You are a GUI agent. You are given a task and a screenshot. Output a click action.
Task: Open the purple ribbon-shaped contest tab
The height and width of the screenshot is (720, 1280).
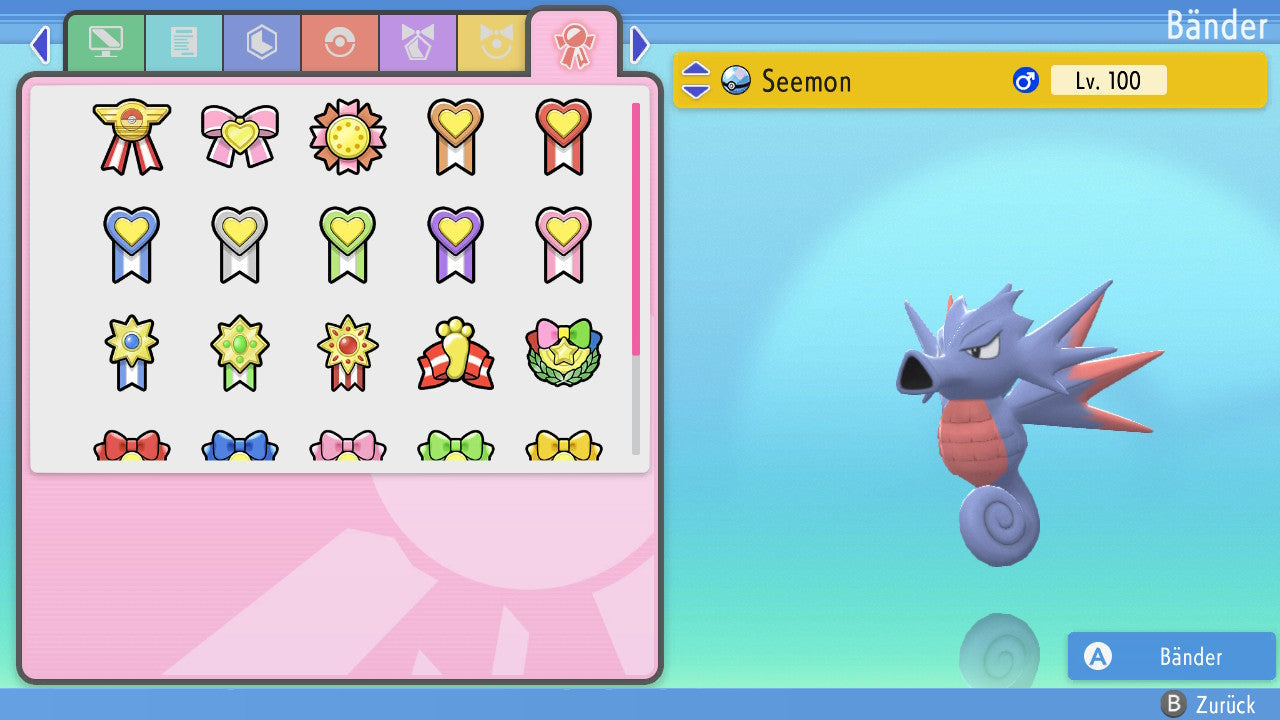[x=418, y=43]
